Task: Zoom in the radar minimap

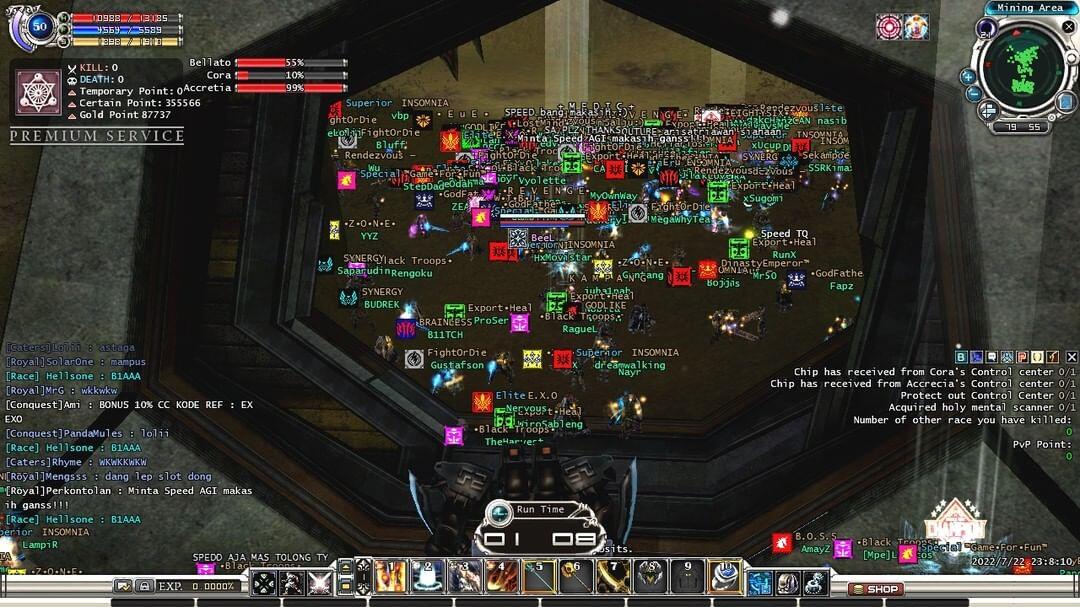Action: pos(968,76)
